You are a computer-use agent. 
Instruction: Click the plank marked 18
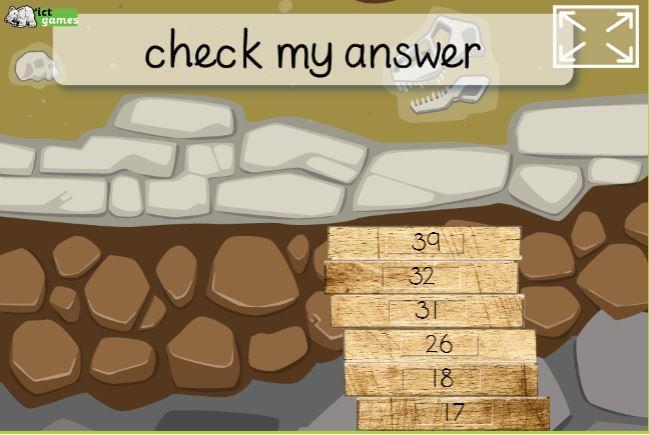point(440,378)
